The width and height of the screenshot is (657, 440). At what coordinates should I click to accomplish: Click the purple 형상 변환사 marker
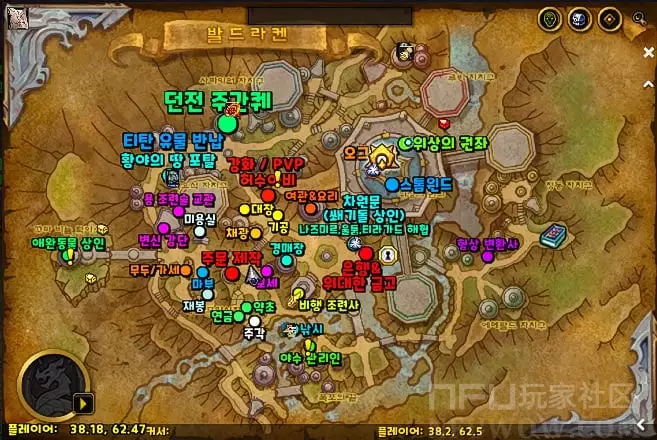click(488, 257)
